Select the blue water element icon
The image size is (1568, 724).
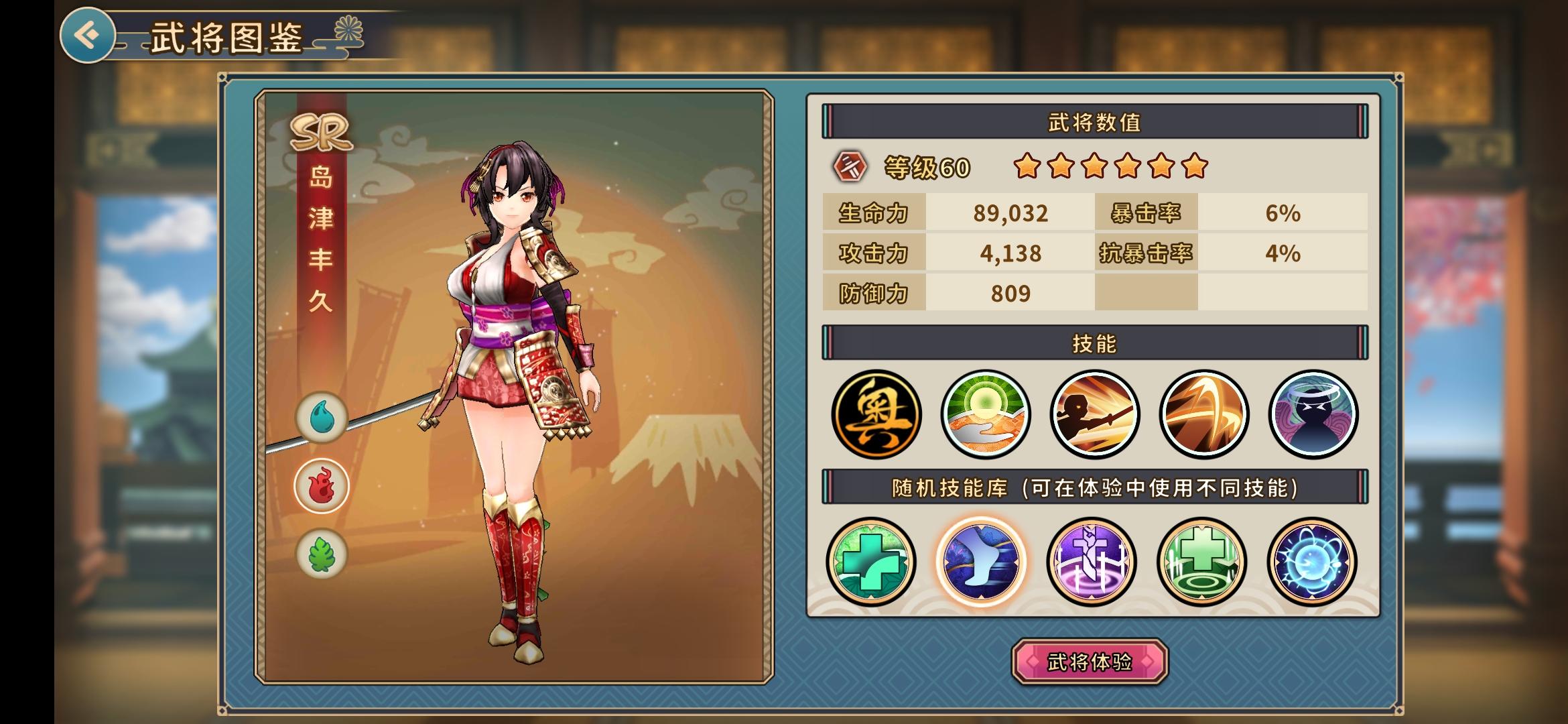(x=322, y=418)
